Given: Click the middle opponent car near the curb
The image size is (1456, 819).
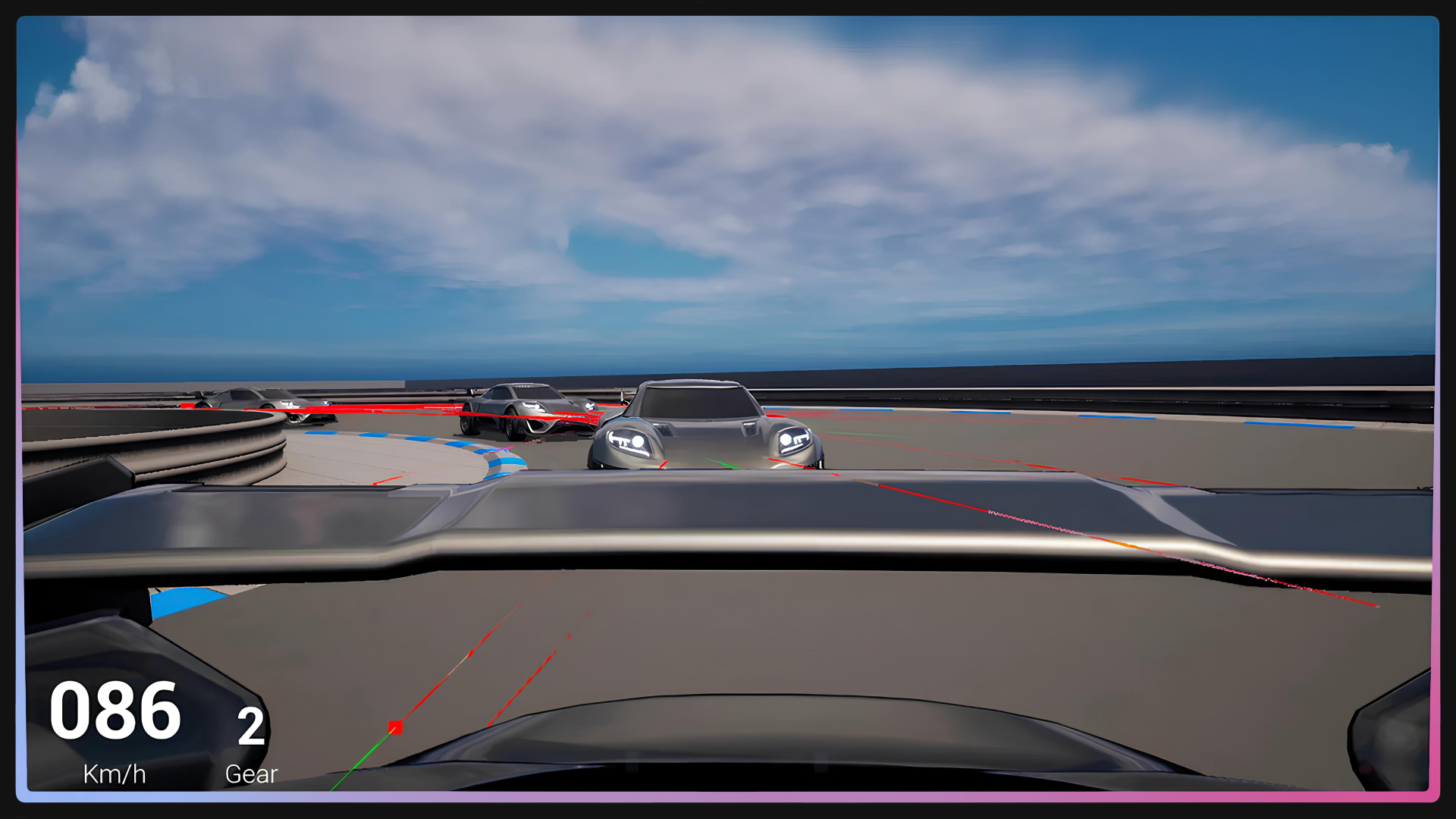Looking at the screenshot, I should click(523, 409).
